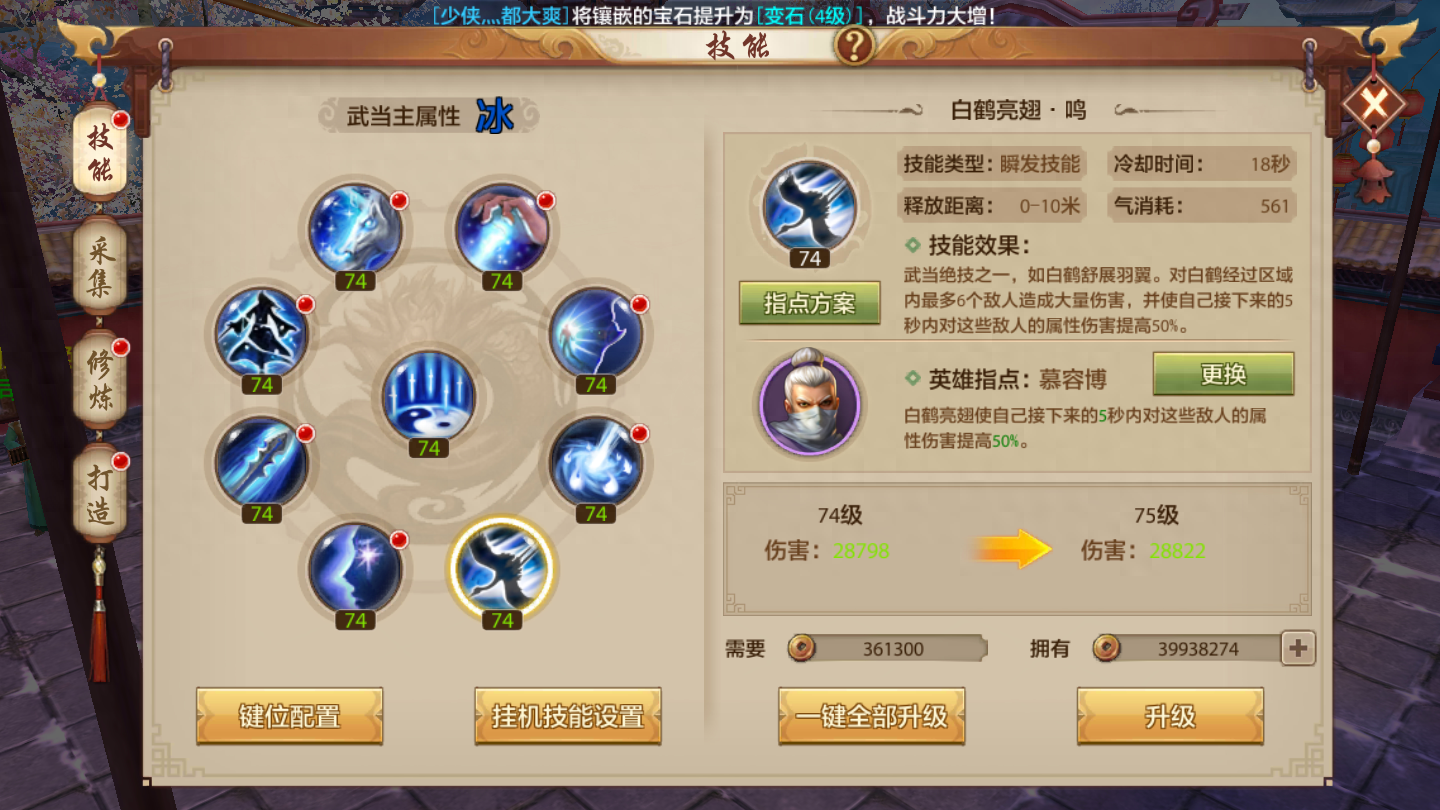
Task: Click 一键全部升级 to upgrade everything
Action: coord(872,716)
